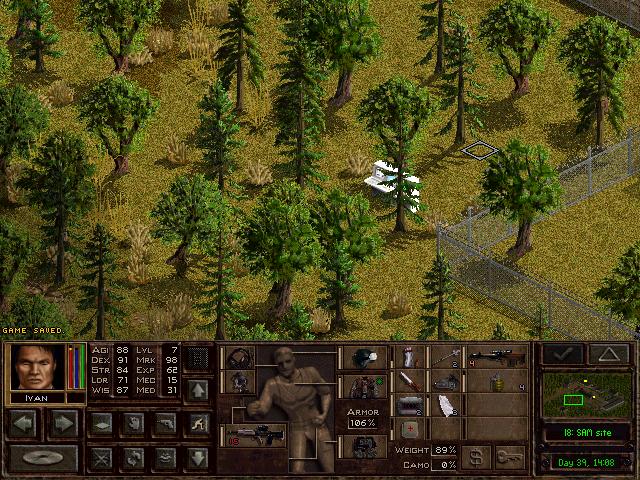Viewport: 640px width, 480px height.
Task: Pick the hand grenade slot
Action: pos(494,381)
